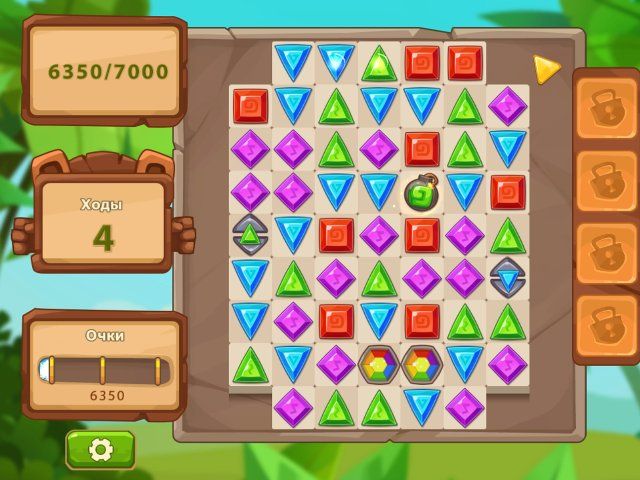Screen dimensions: 640x480
Task: Select the green potion bottle tile
Action: coord(422,192)
